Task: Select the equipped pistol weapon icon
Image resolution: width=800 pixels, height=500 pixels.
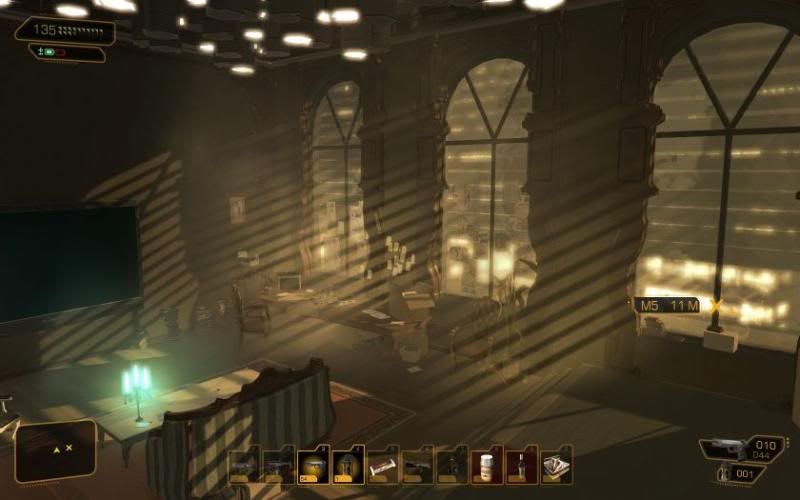Action: [724, 450]
